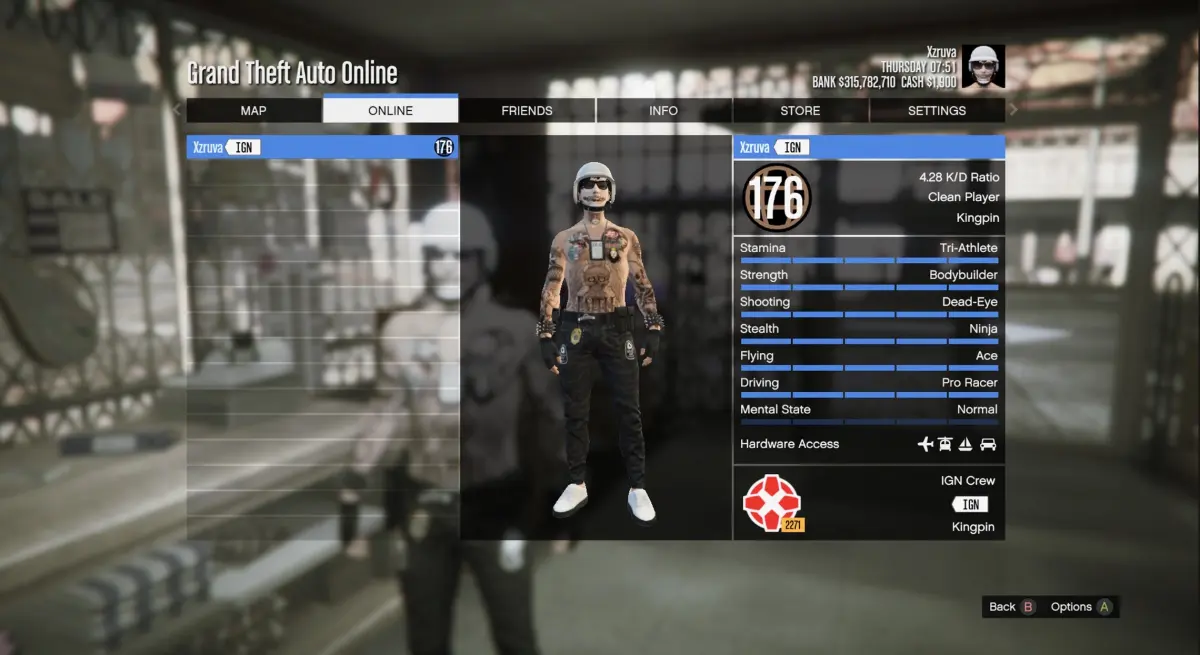Switch to the MAP tab
1200x655 pixels.
[x=253, y=111]
